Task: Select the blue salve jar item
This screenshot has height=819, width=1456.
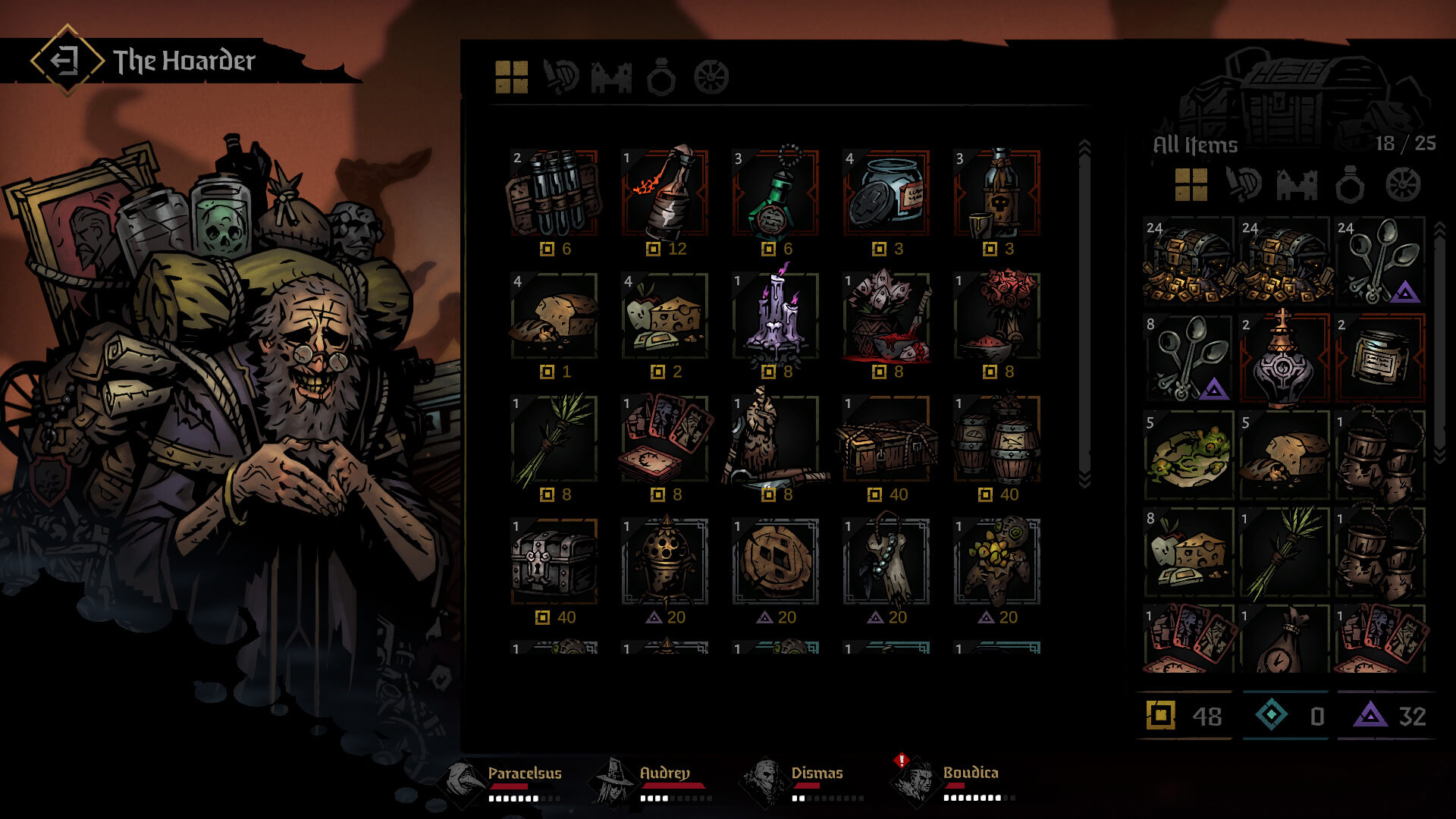Action: point(886,193)
